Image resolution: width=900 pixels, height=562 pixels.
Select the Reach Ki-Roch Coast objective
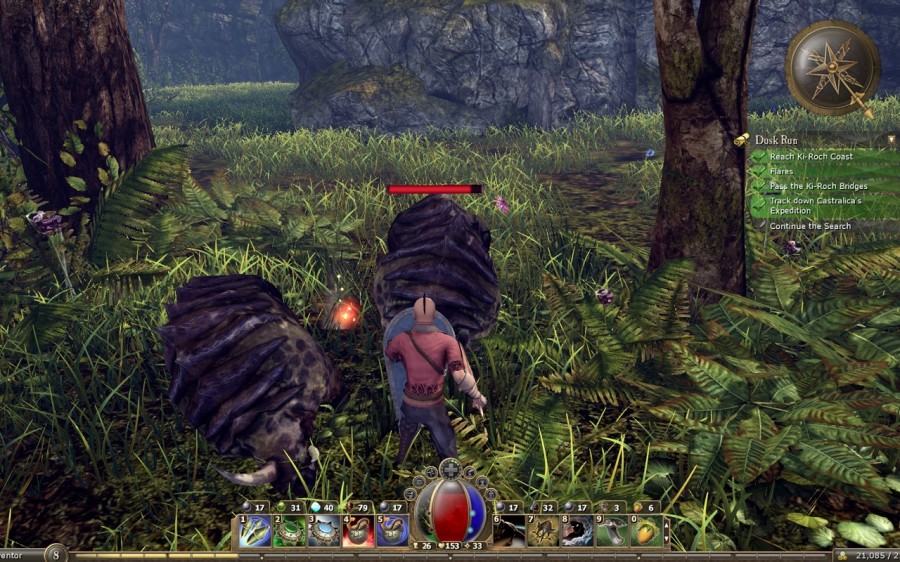coord(809,156)
